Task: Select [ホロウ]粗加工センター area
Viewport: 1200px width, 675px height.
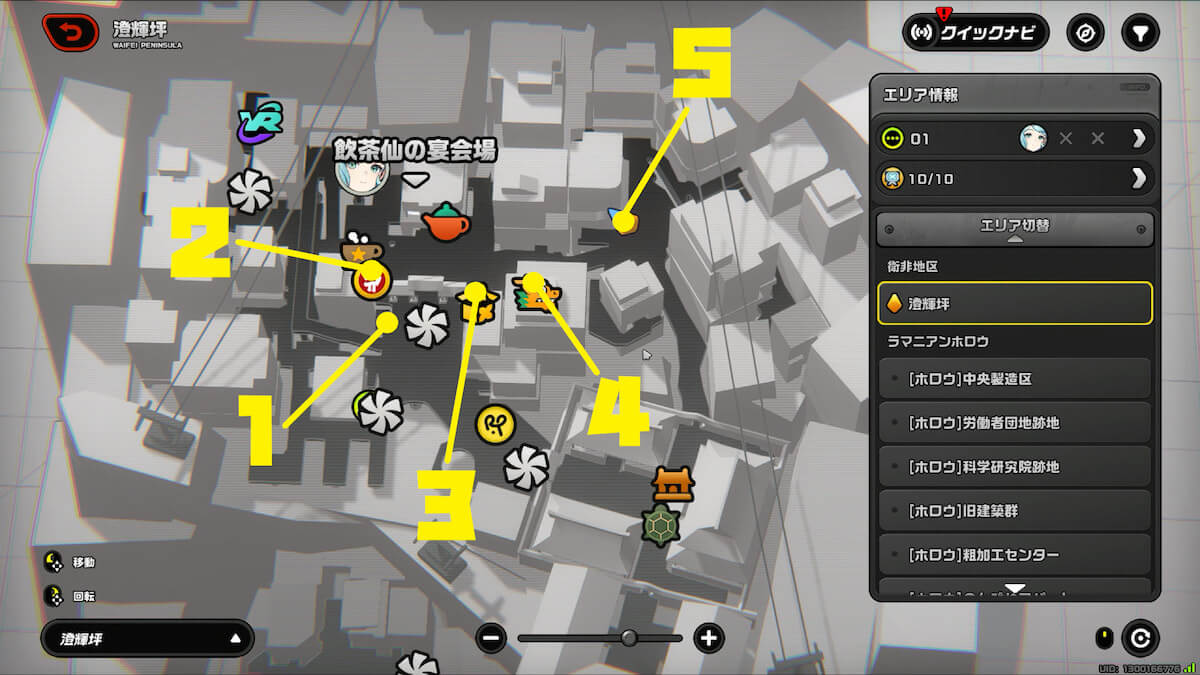Action: (x=1014, y=555)
